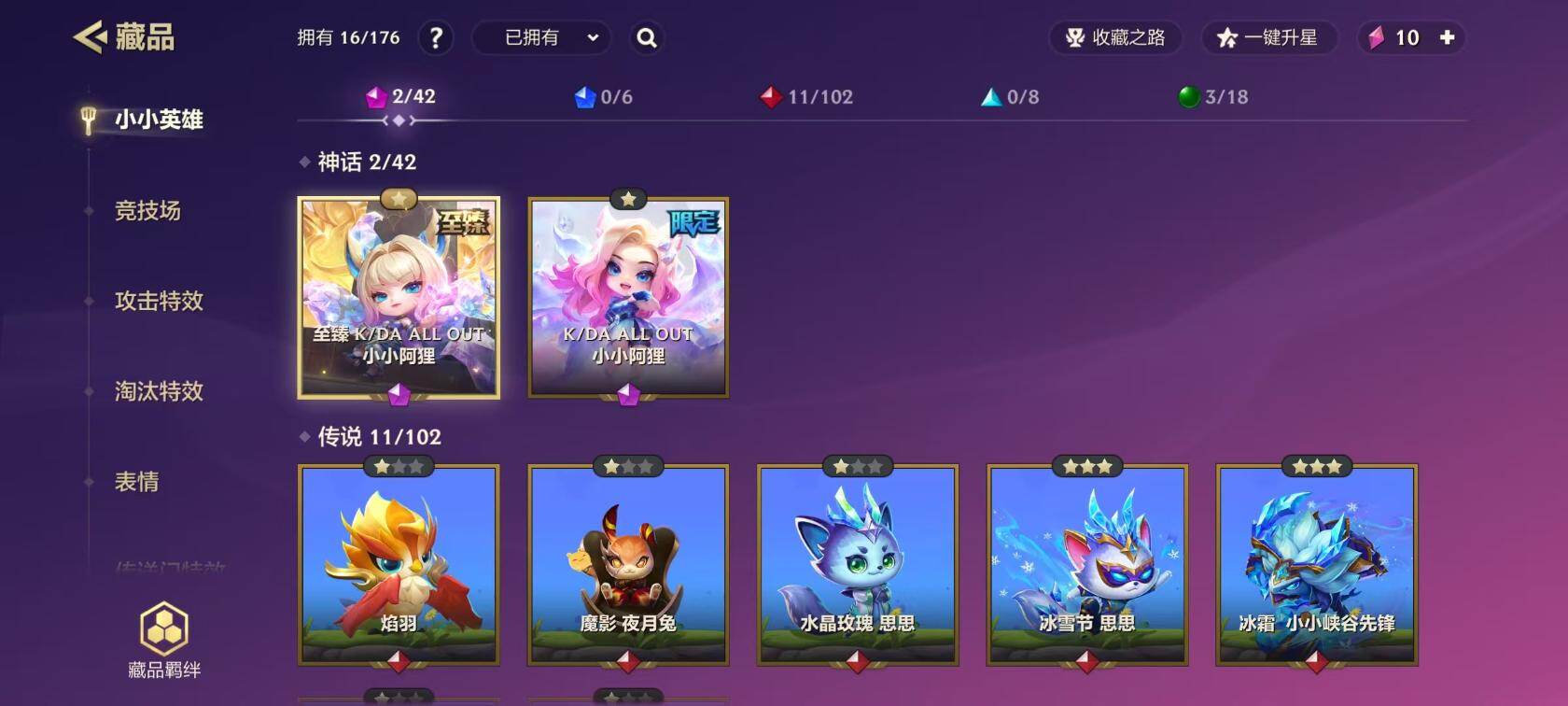Screen dimensions: 1568x706
Task: Choose the 淘汰特效 category
Action: coord(158,391)
